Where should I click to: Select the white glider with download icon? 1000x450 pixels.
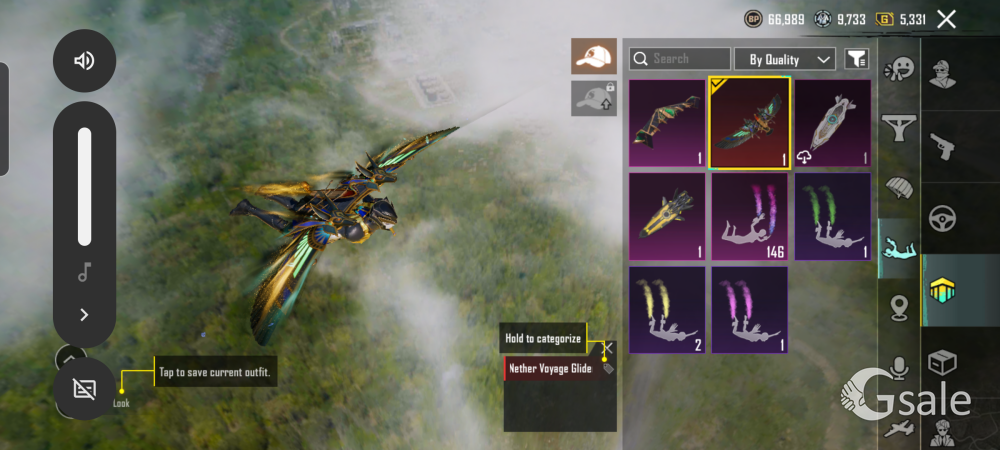[832, 122]
